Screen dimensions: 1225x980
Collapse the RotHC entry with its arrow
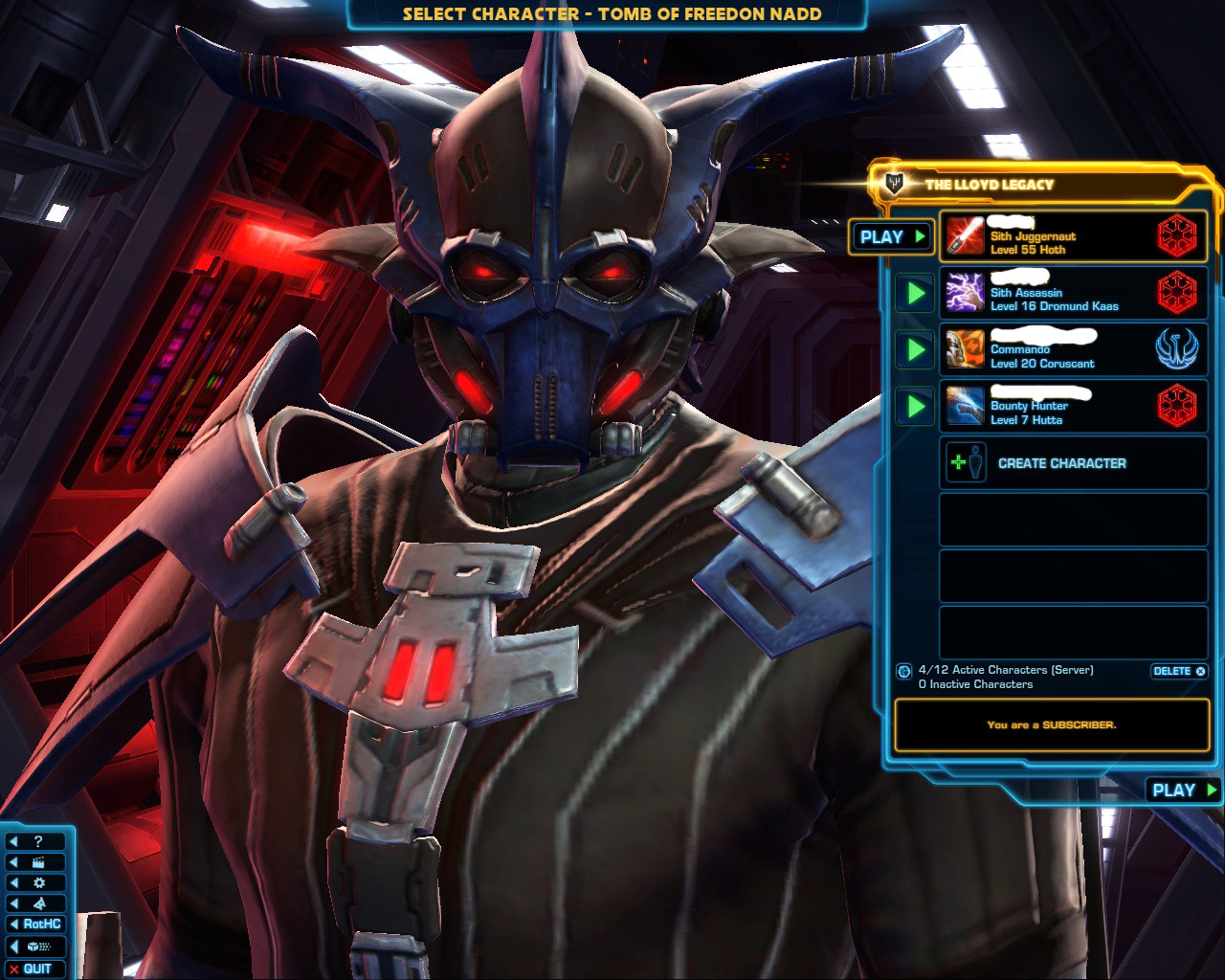pos(15,924)
